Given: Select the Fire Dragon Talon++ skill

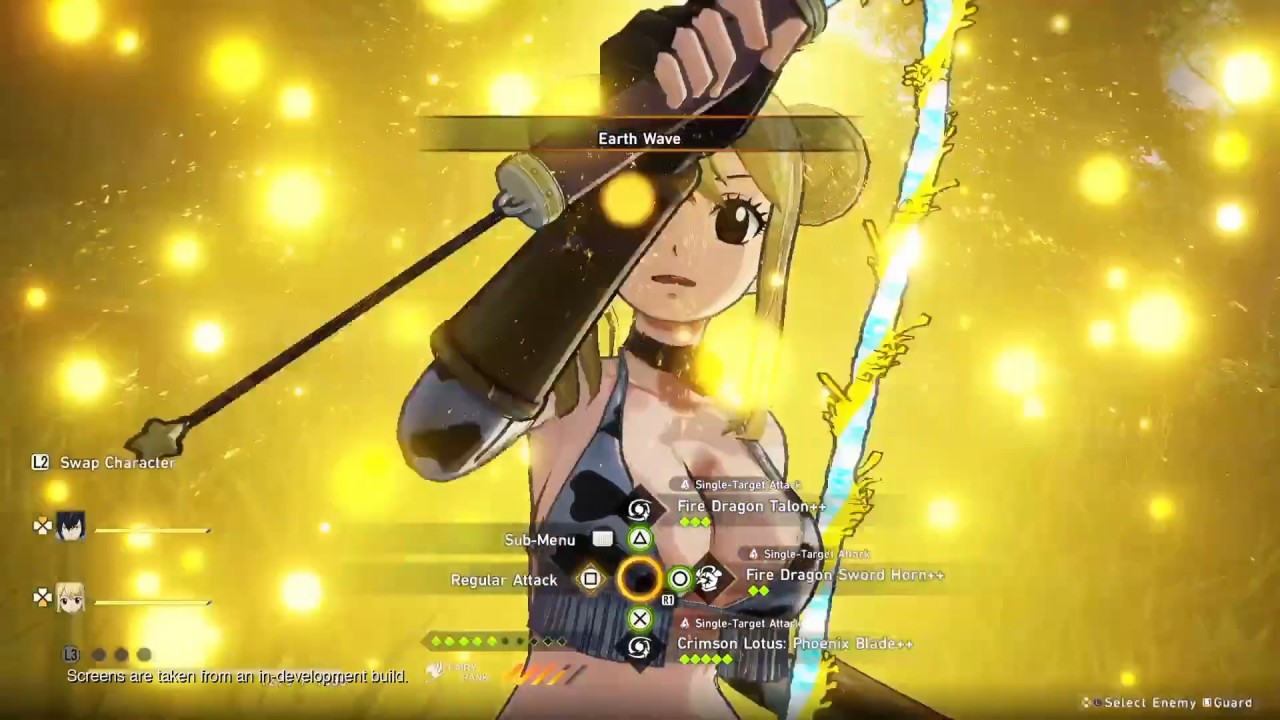Looking at the screenshot, I should (751, 507).
